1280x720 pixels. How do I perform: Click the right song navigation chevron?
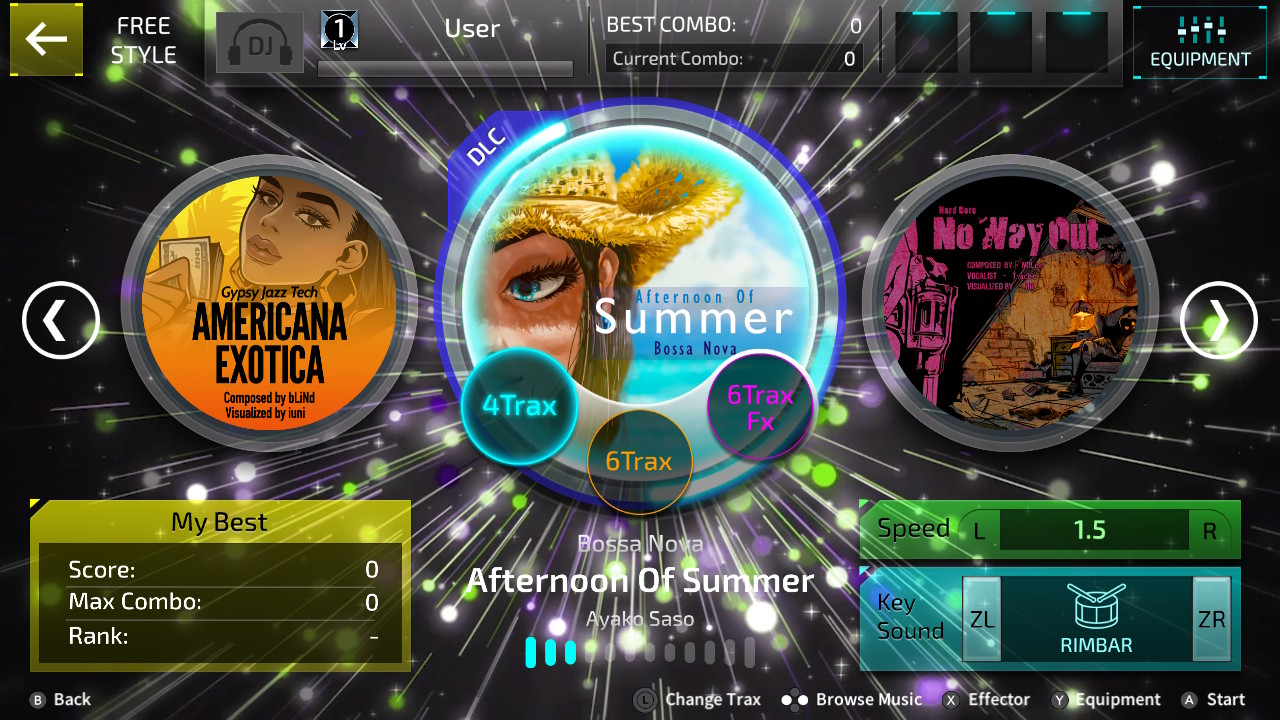(x=1219, y=320)
